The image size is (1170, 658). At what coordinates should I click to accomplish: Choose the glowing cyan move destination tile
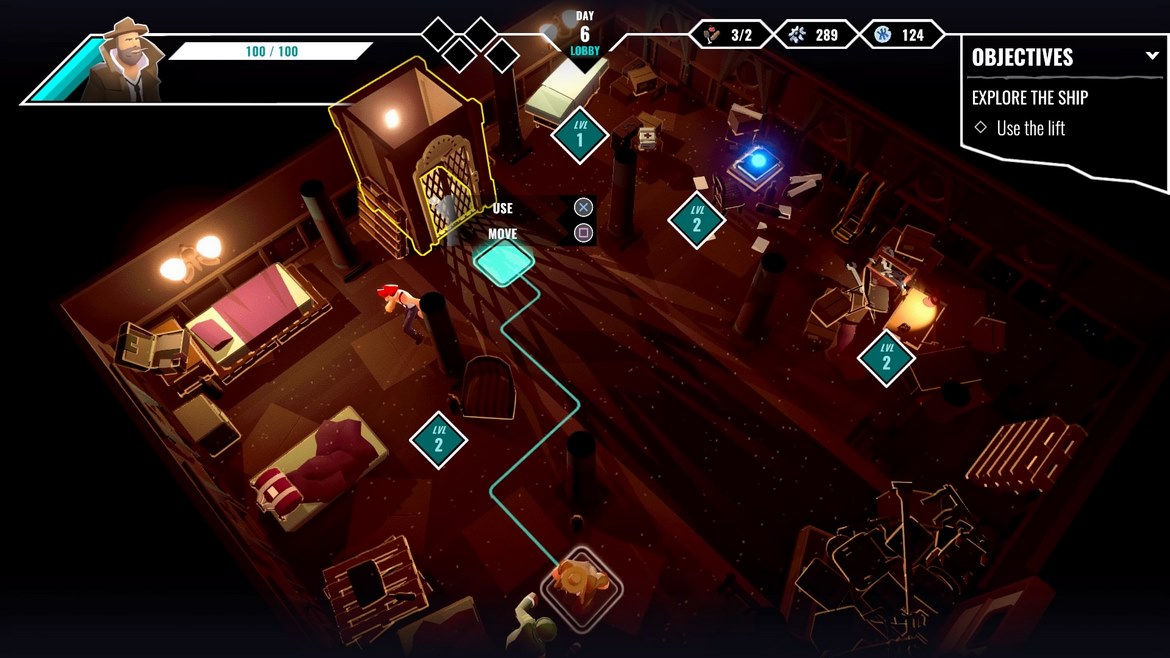(504, 261)
